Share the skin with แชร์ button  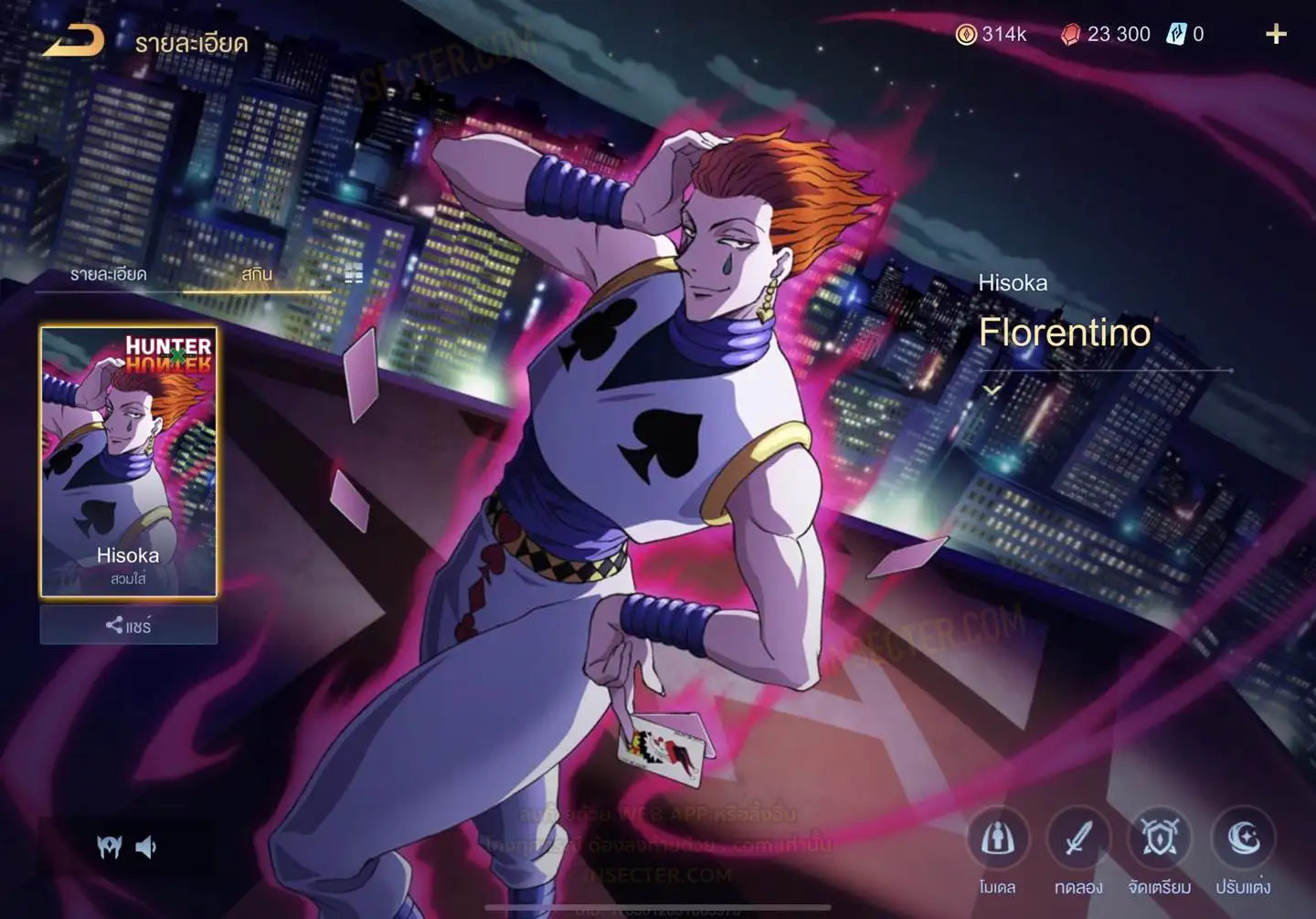(129, 626)
